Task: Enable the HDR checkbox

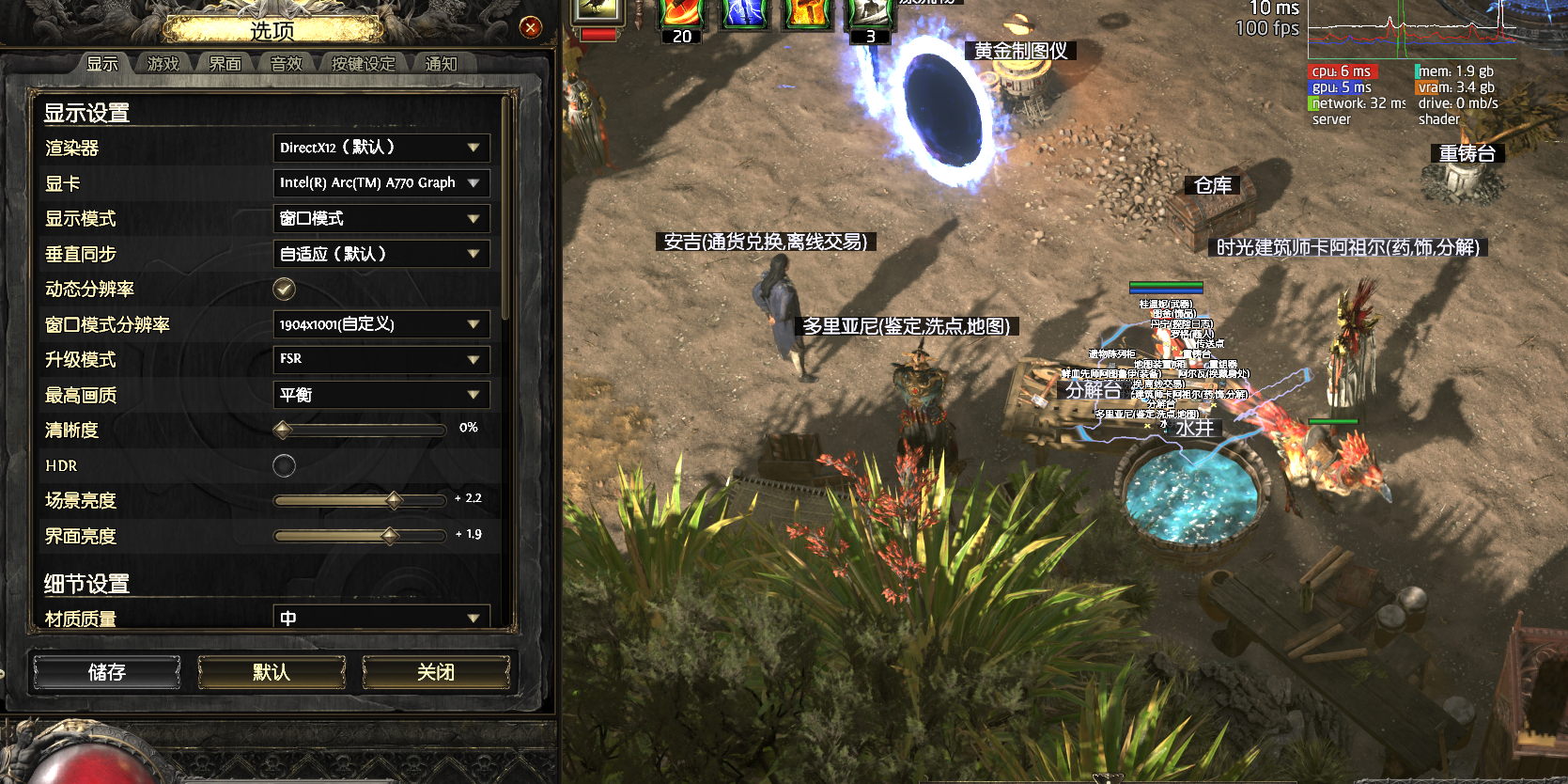Action: [284, 465]
